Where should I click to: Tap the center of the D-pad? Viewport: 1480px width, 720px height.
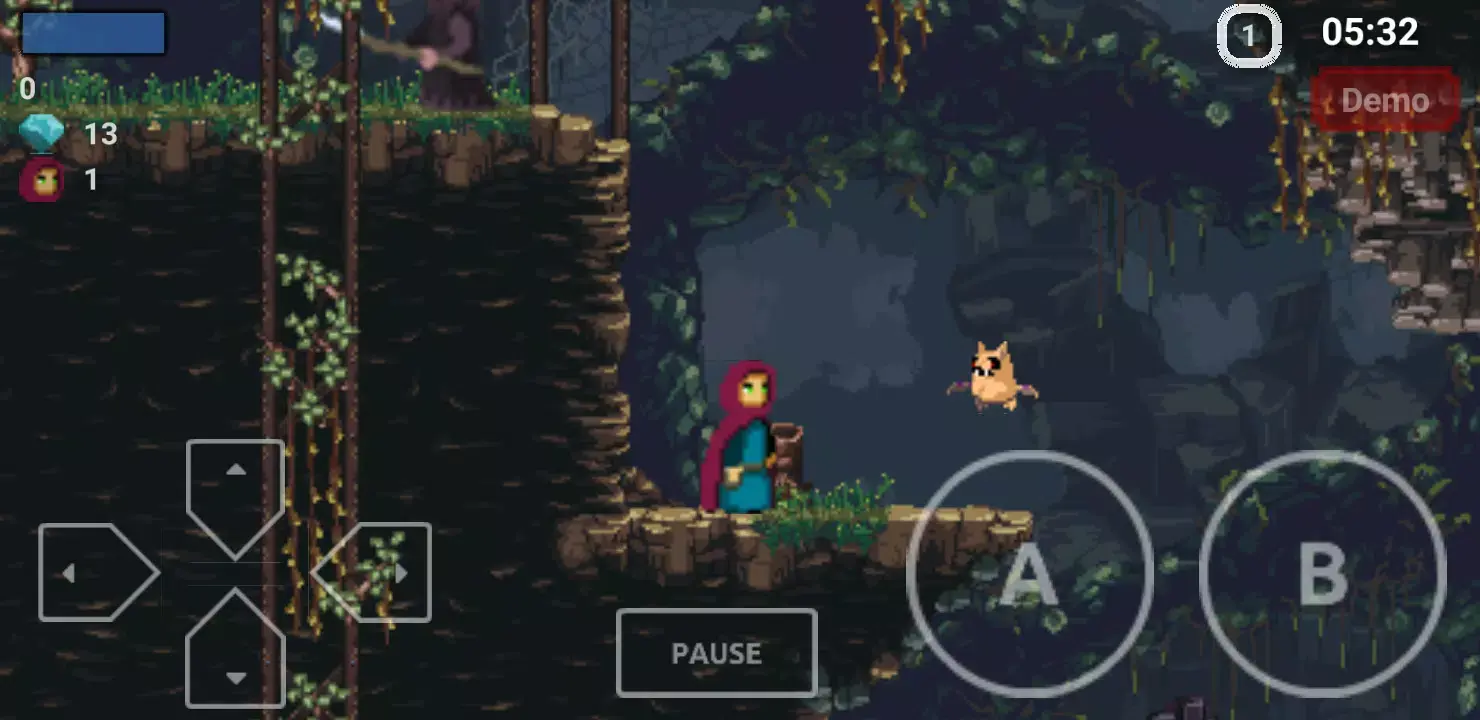tap(236, 573)
